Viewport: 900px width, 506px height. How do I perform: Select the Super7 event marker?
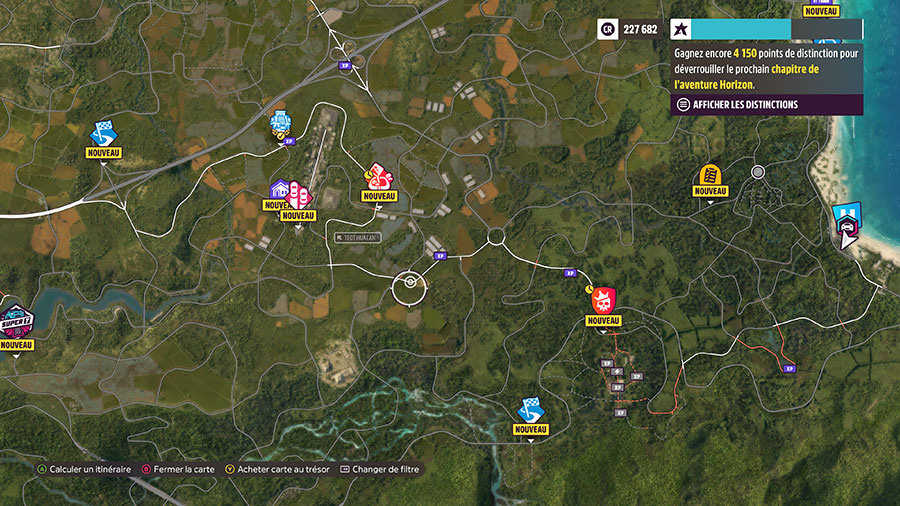(x=16, y=322)
